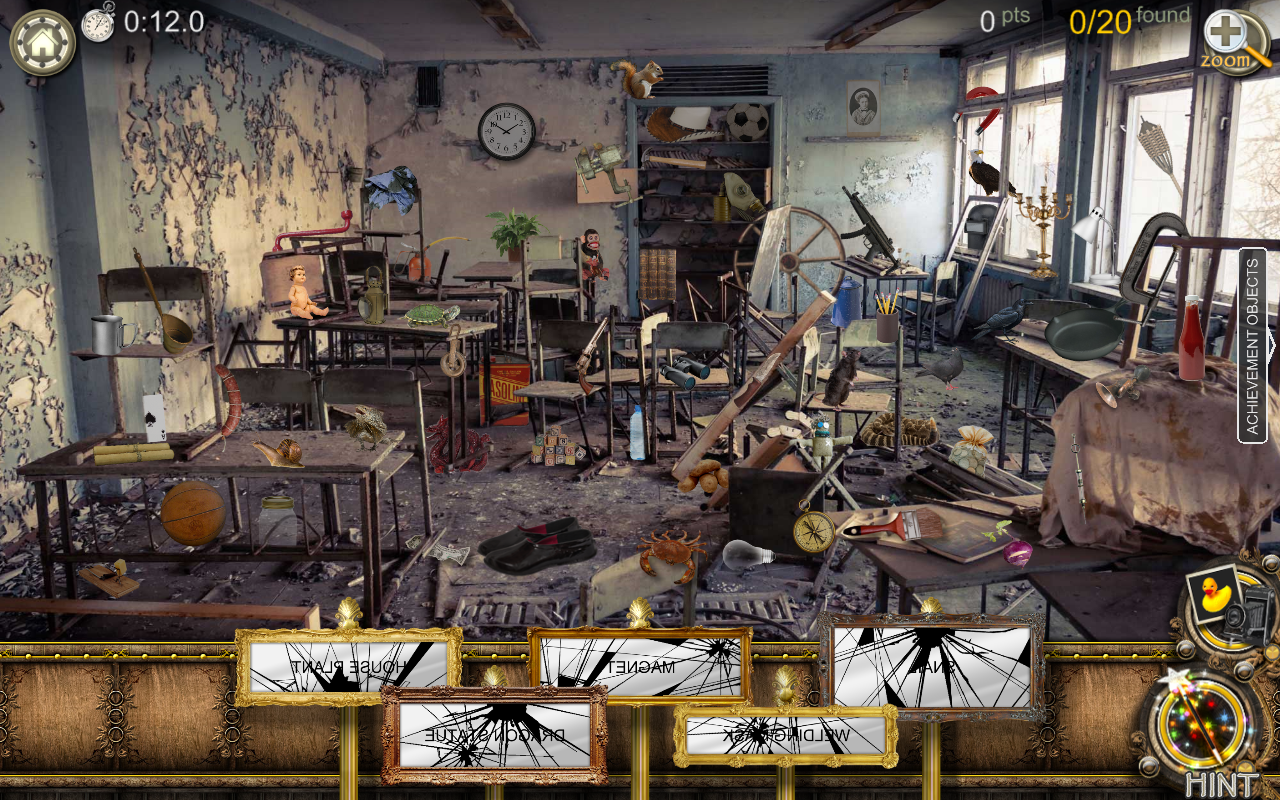Click the shattered SNAIL frame

point(930,663)
